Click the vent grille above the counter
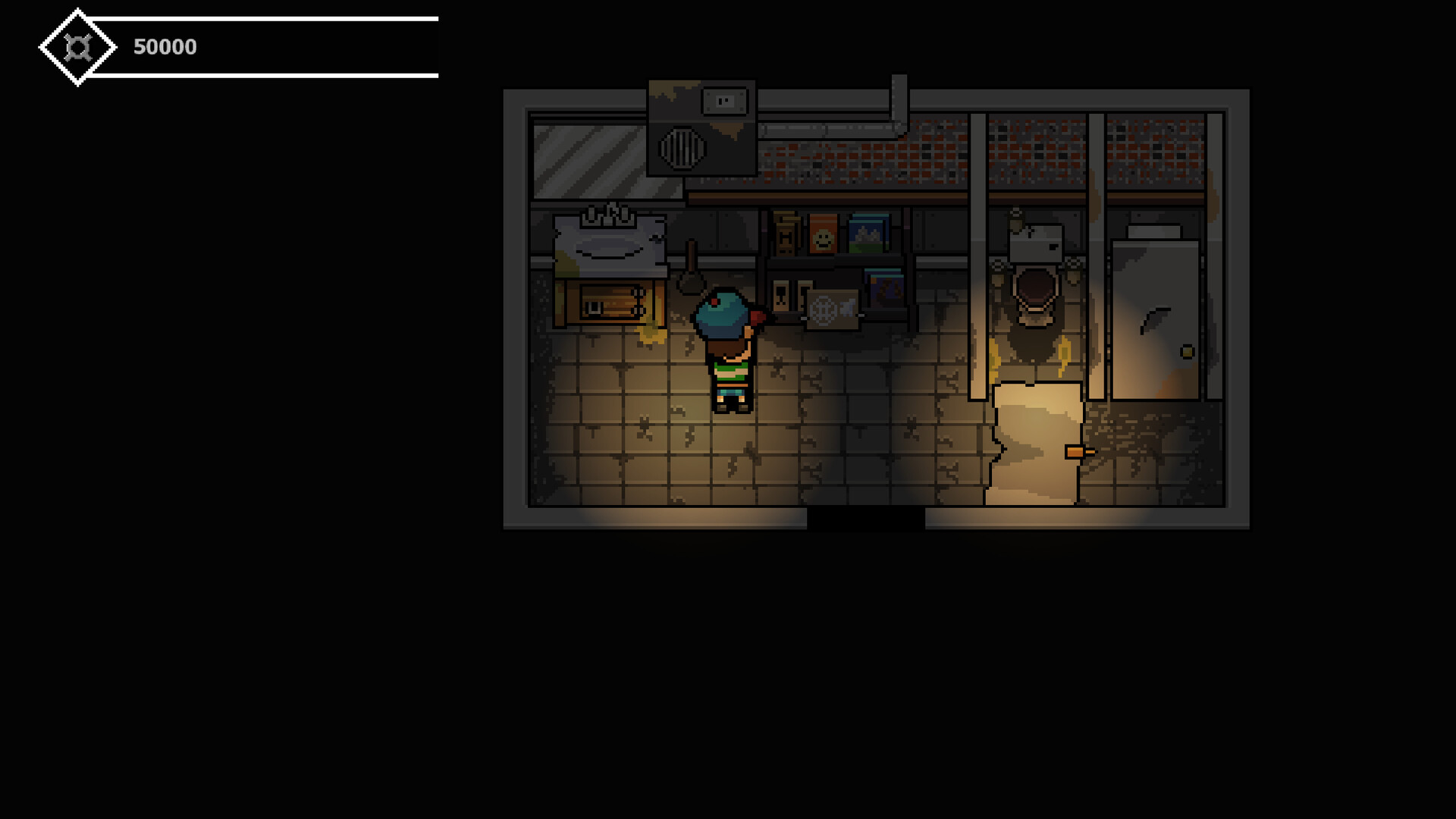The image size is (1456, 819). point(681,148)
